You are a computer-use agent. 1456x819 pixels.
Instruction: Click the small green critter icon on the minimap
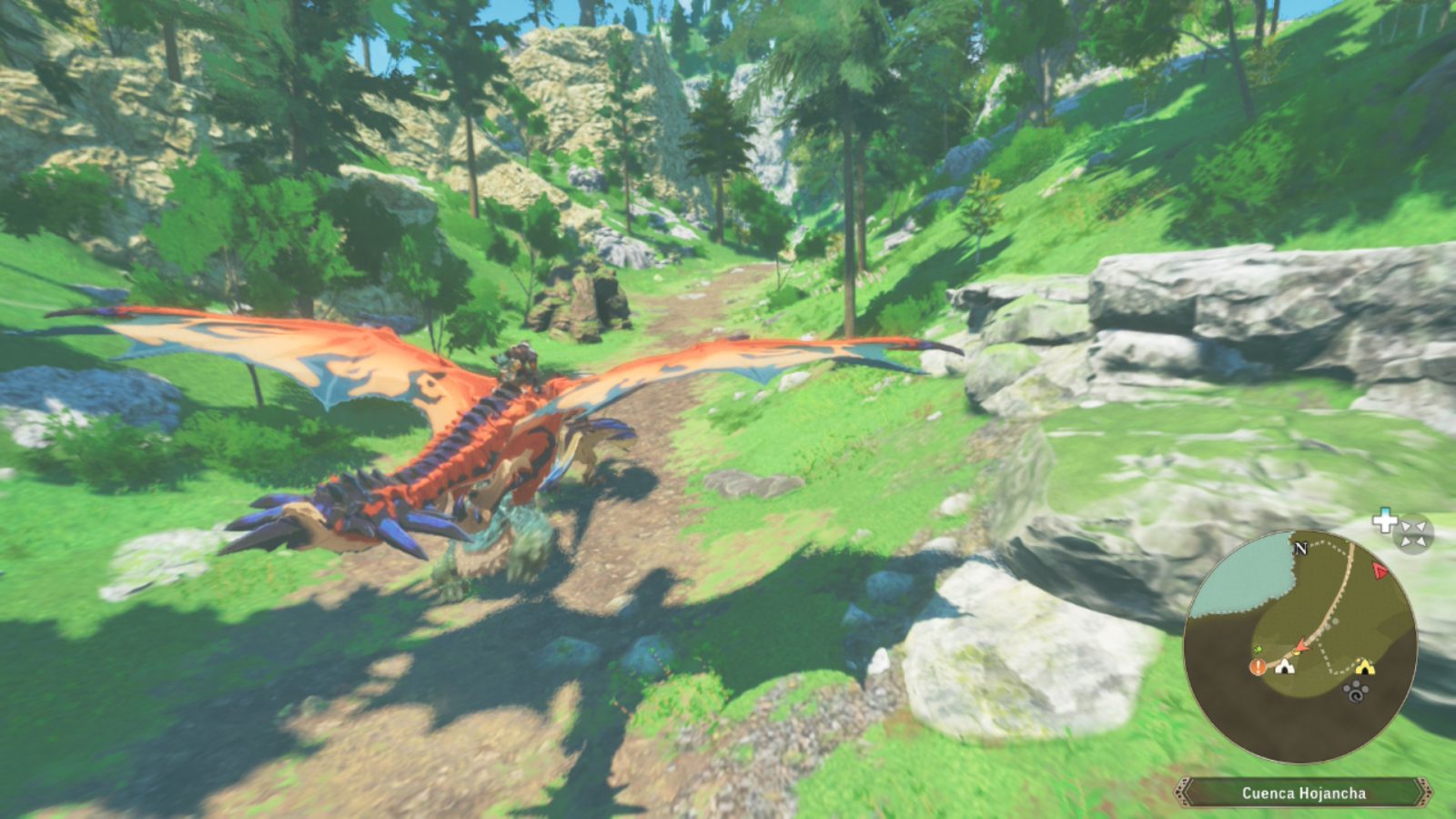tap(1257, 650)
